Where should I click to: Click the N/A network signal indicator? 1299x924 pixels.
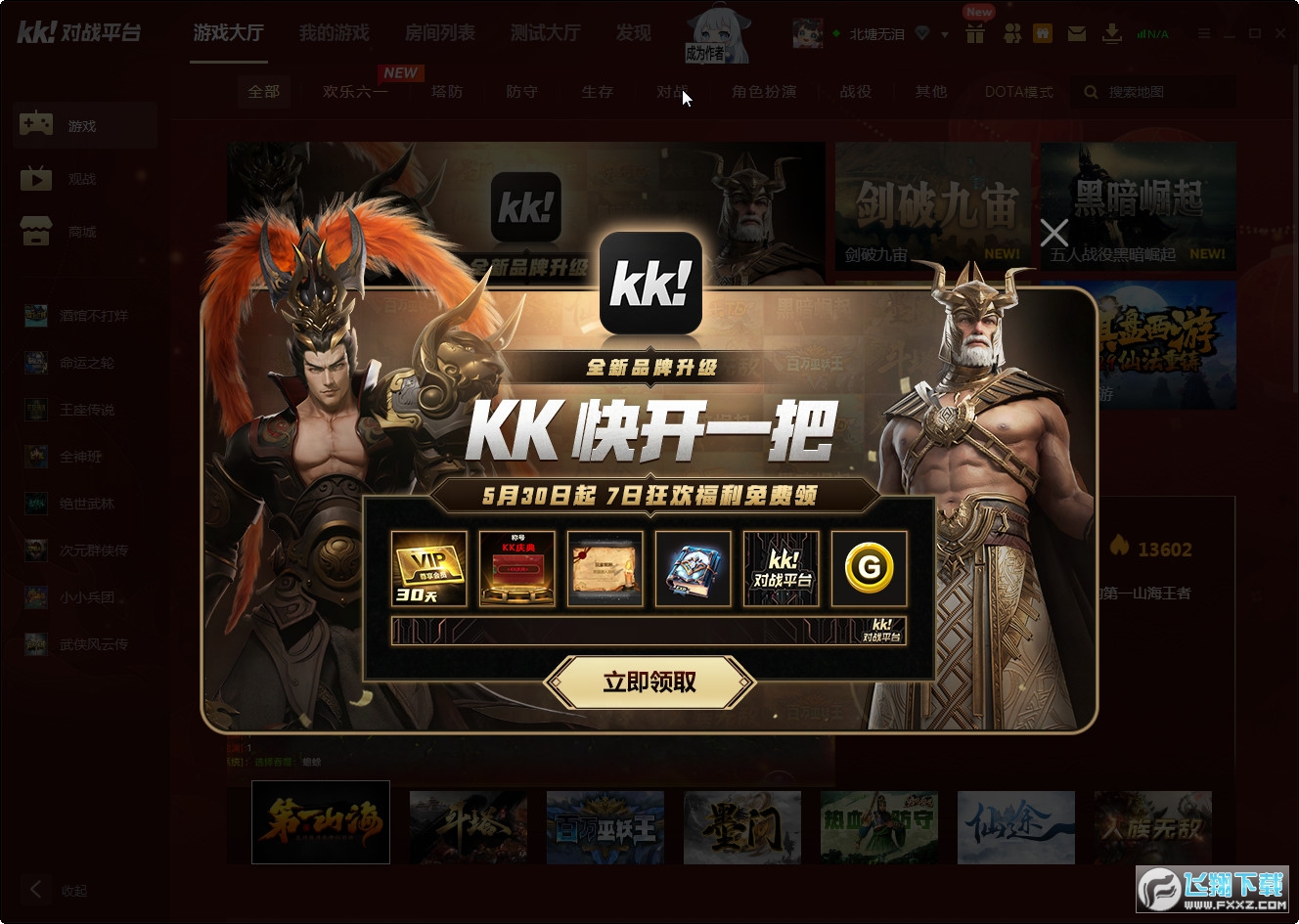(1154, 32)
